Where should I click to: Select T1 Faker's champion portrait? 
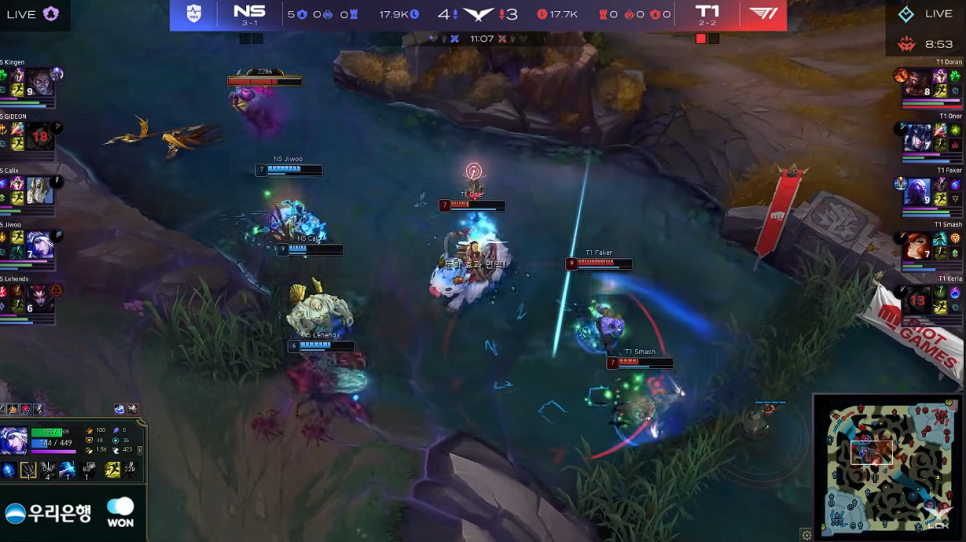[918, 191]
